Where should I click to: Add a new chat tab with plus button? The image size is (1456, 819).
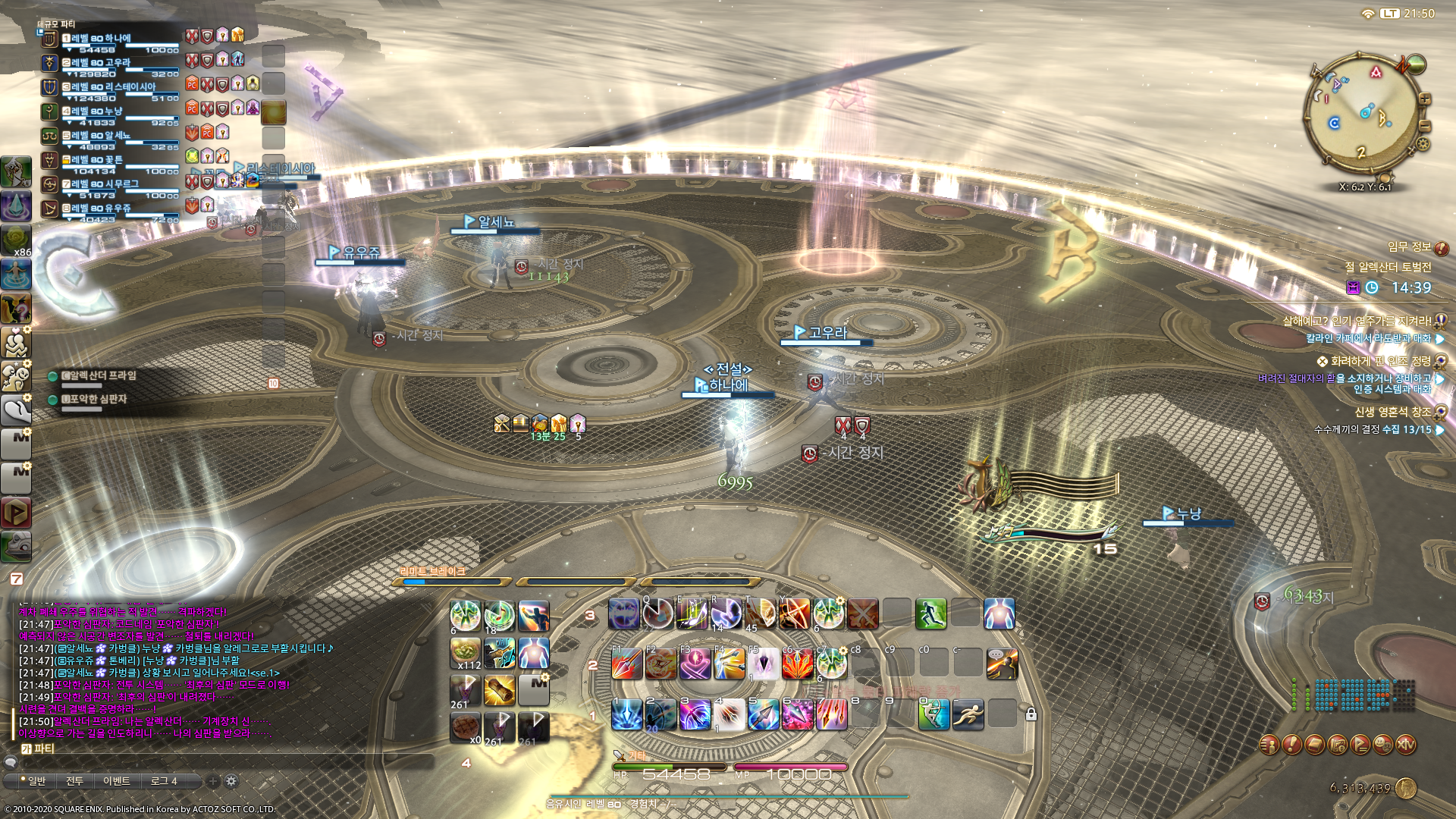213,781
